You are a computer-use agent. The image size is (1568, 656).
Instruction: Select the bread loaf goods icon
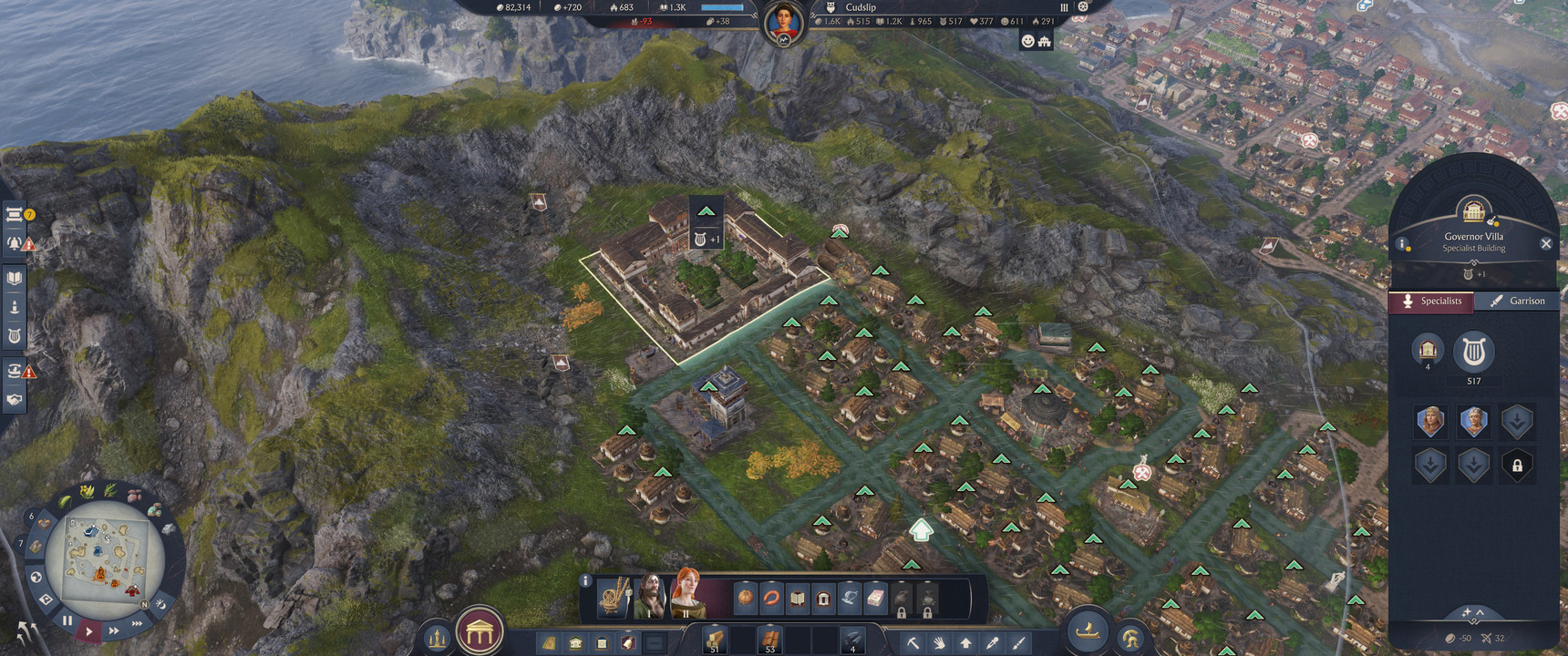coord(746,599)
